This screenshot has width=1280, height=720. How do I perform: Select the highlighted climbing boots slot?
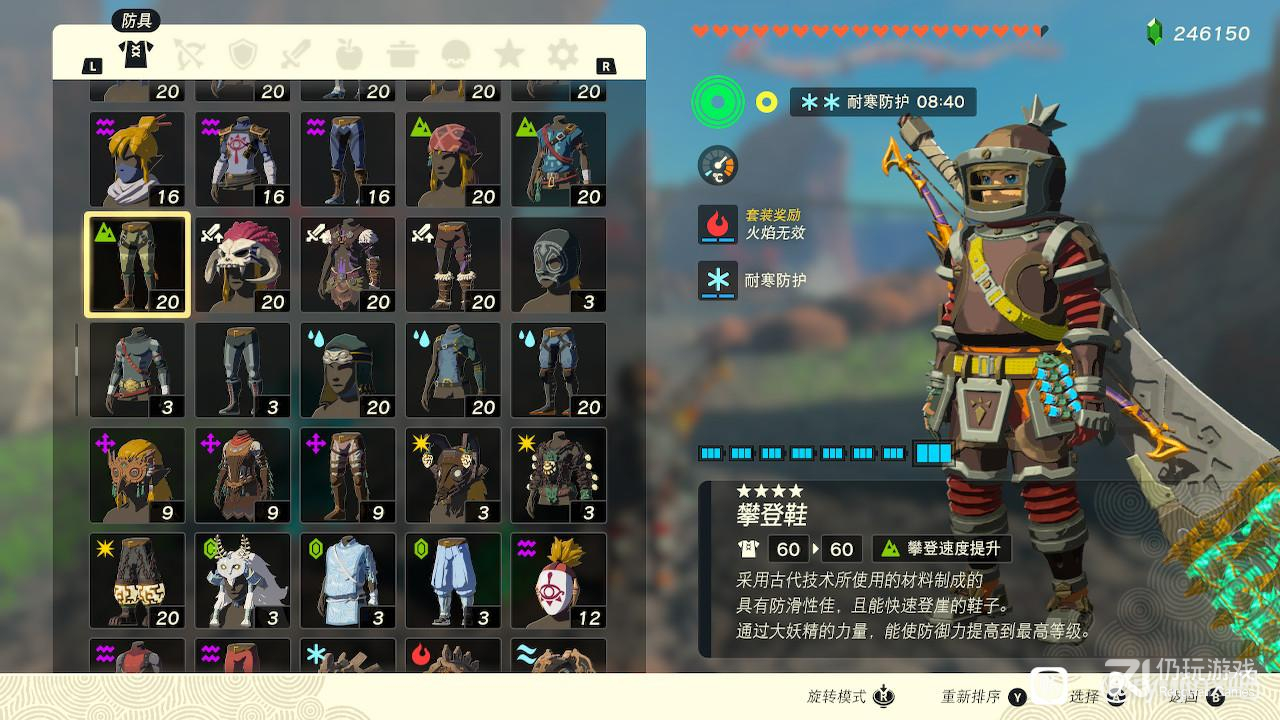[137, 265]
